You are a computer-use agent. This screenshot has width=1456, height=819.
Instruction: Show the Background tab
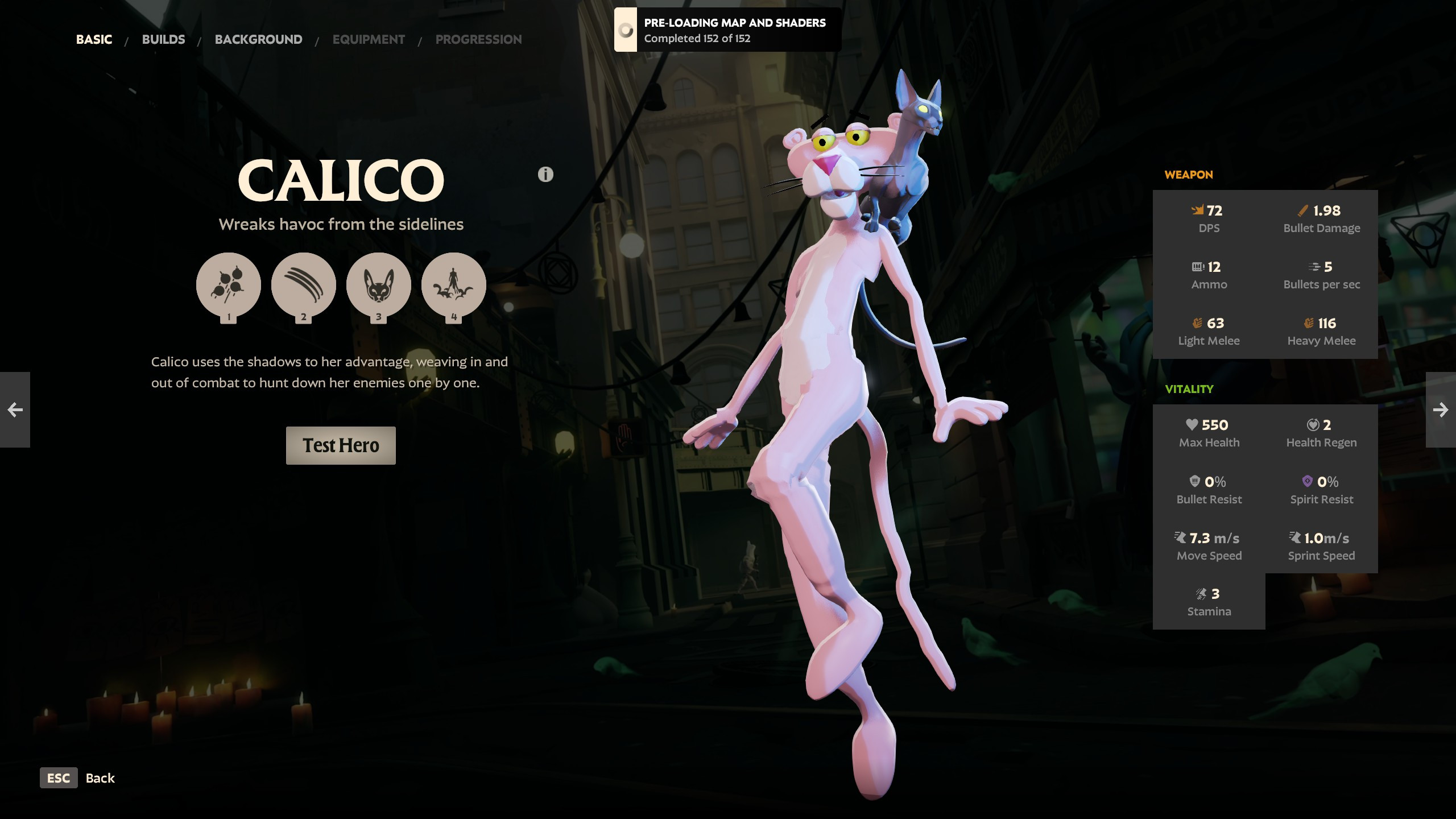258,39
